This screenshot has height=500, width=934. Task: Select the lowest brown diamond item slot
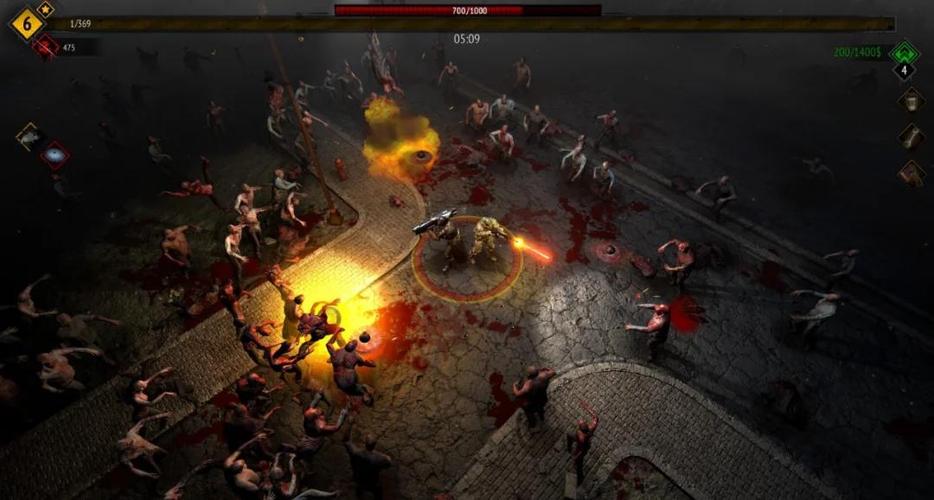pos(910,173)
